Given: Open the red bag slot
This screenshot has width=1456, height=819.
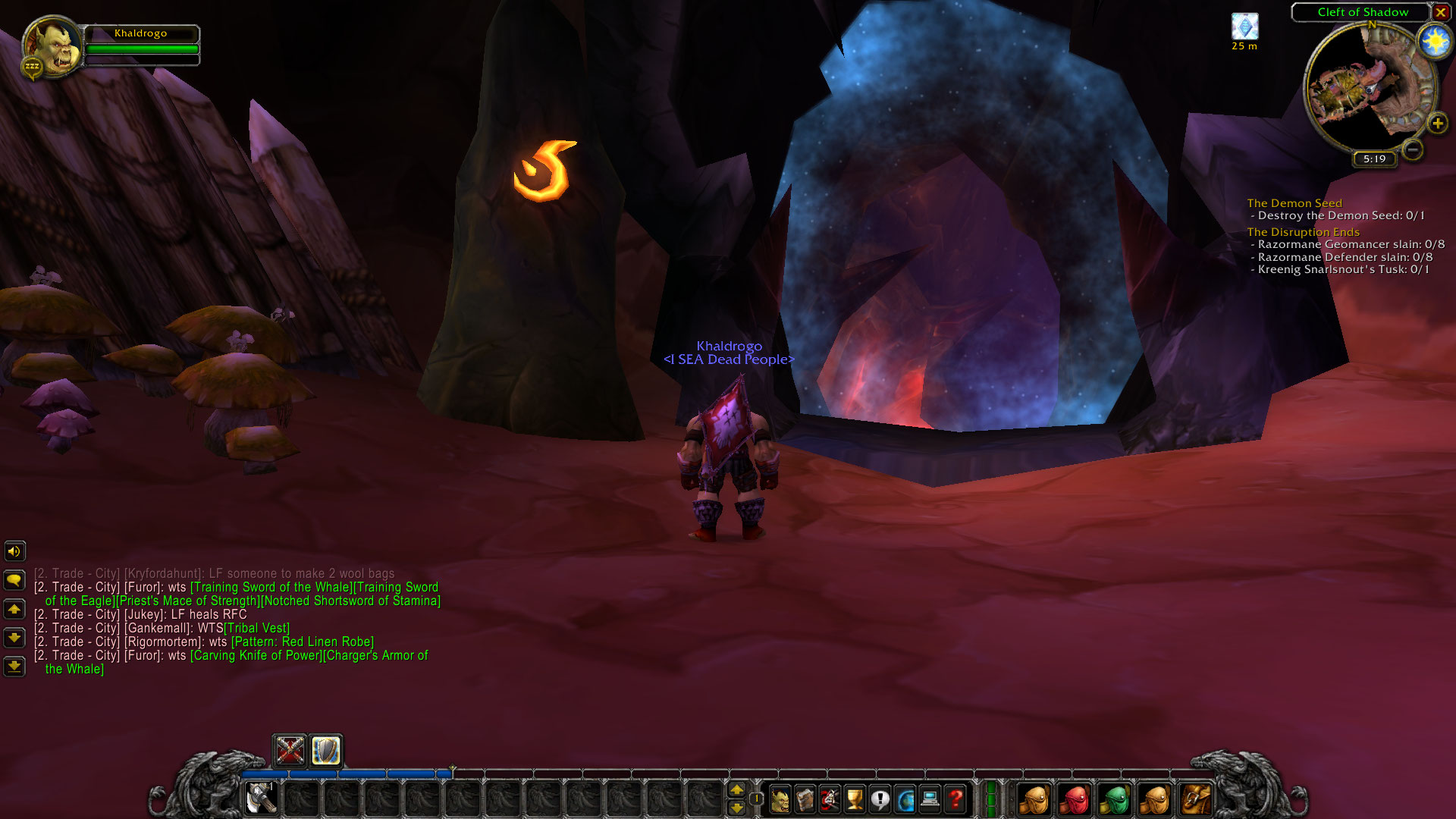Looking at the screenshot, I should [1075, 799].
